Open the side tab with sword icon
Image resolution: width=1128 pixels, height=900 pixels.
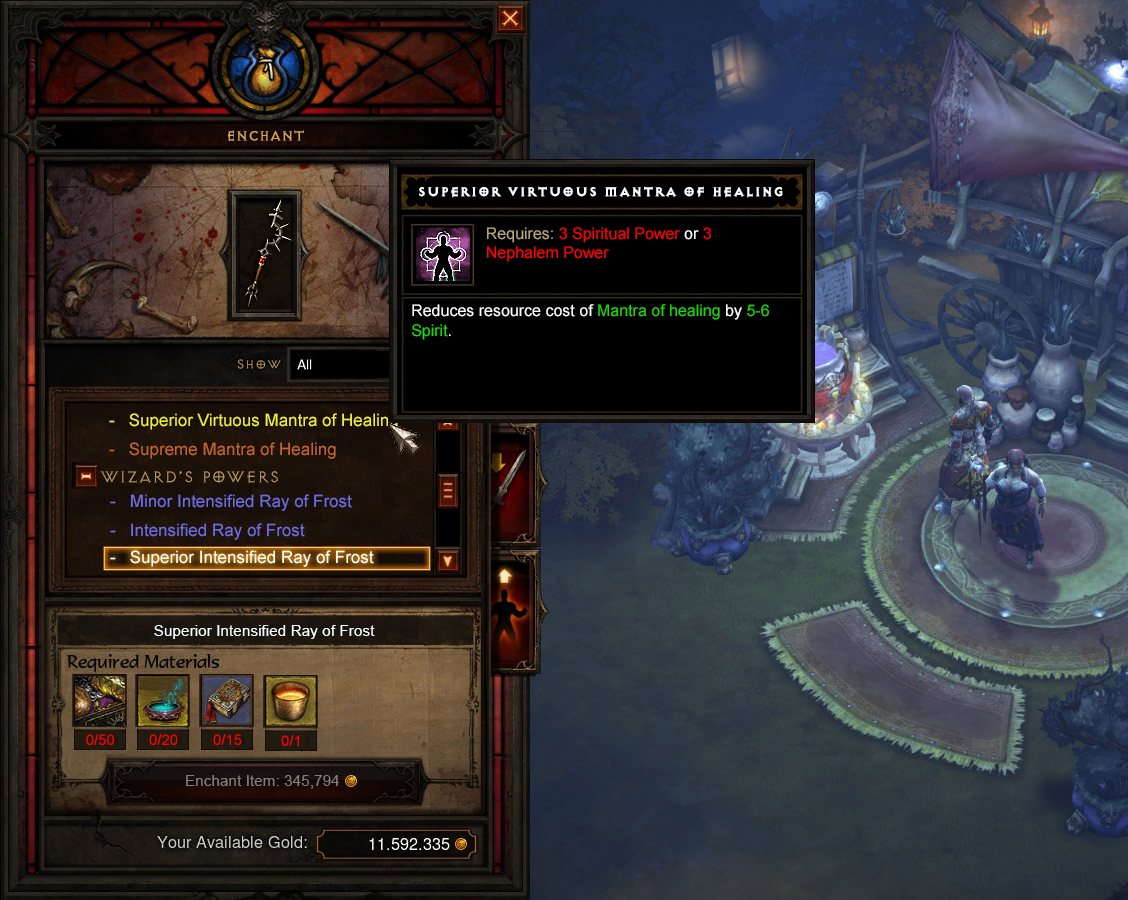point(510,482)
